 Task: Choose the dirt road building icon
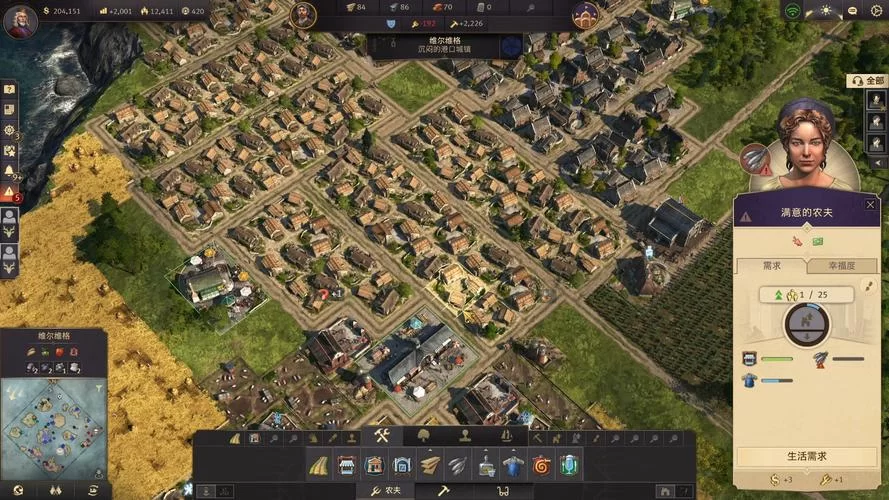pos(319,465)
